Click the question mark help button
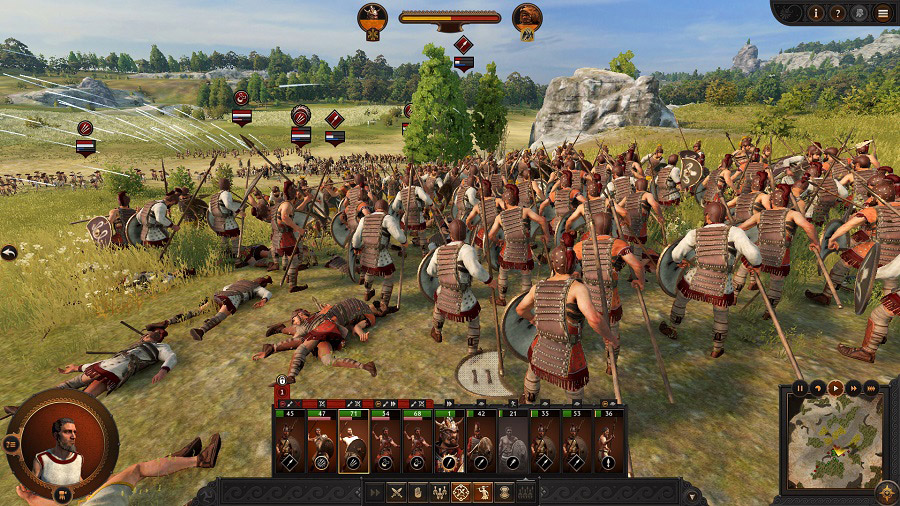This screenshot has width=900, height=506. pyautogui.click(x=838, y=13)
